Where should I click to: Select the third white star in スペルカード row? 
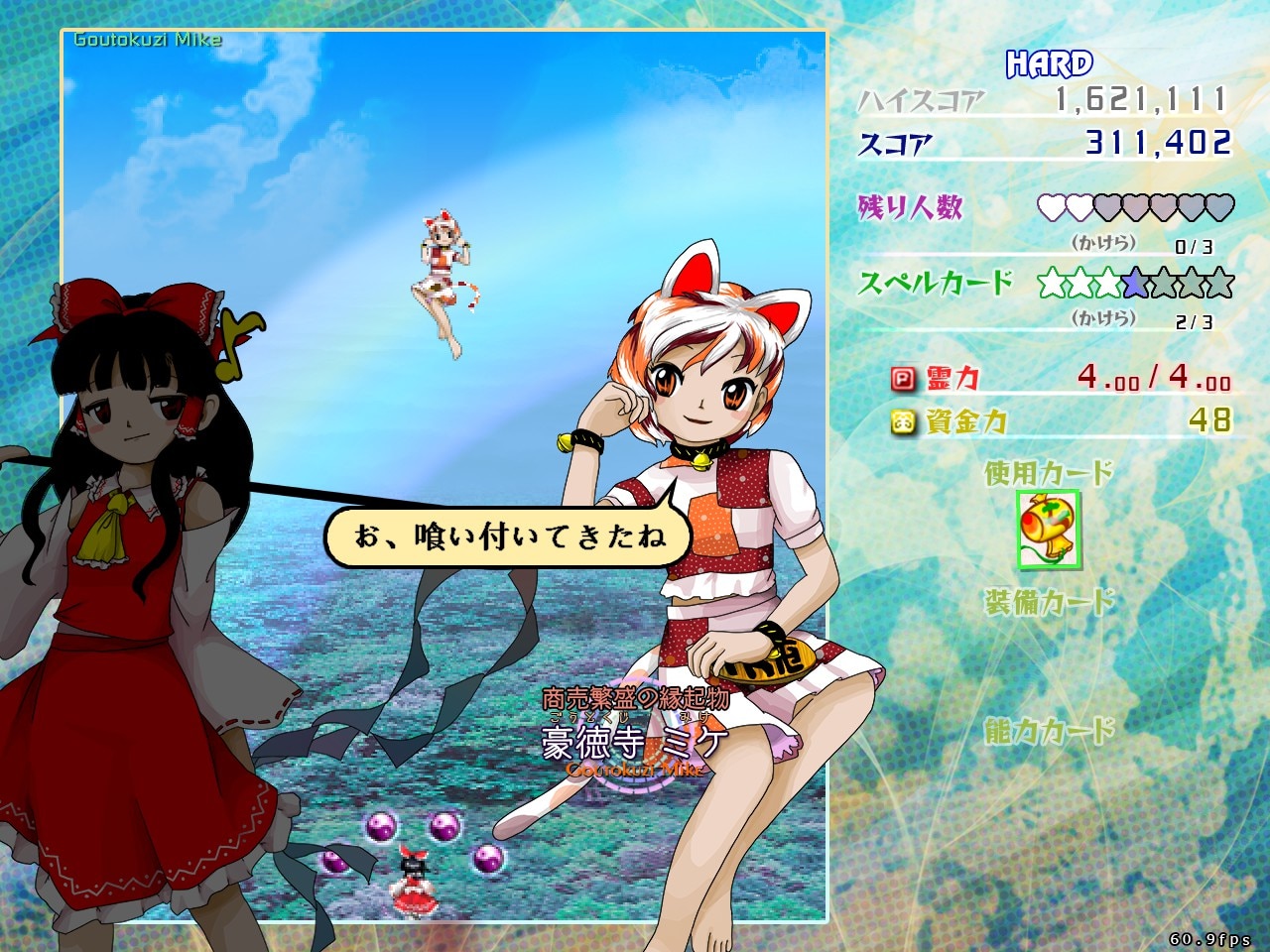1108,284
